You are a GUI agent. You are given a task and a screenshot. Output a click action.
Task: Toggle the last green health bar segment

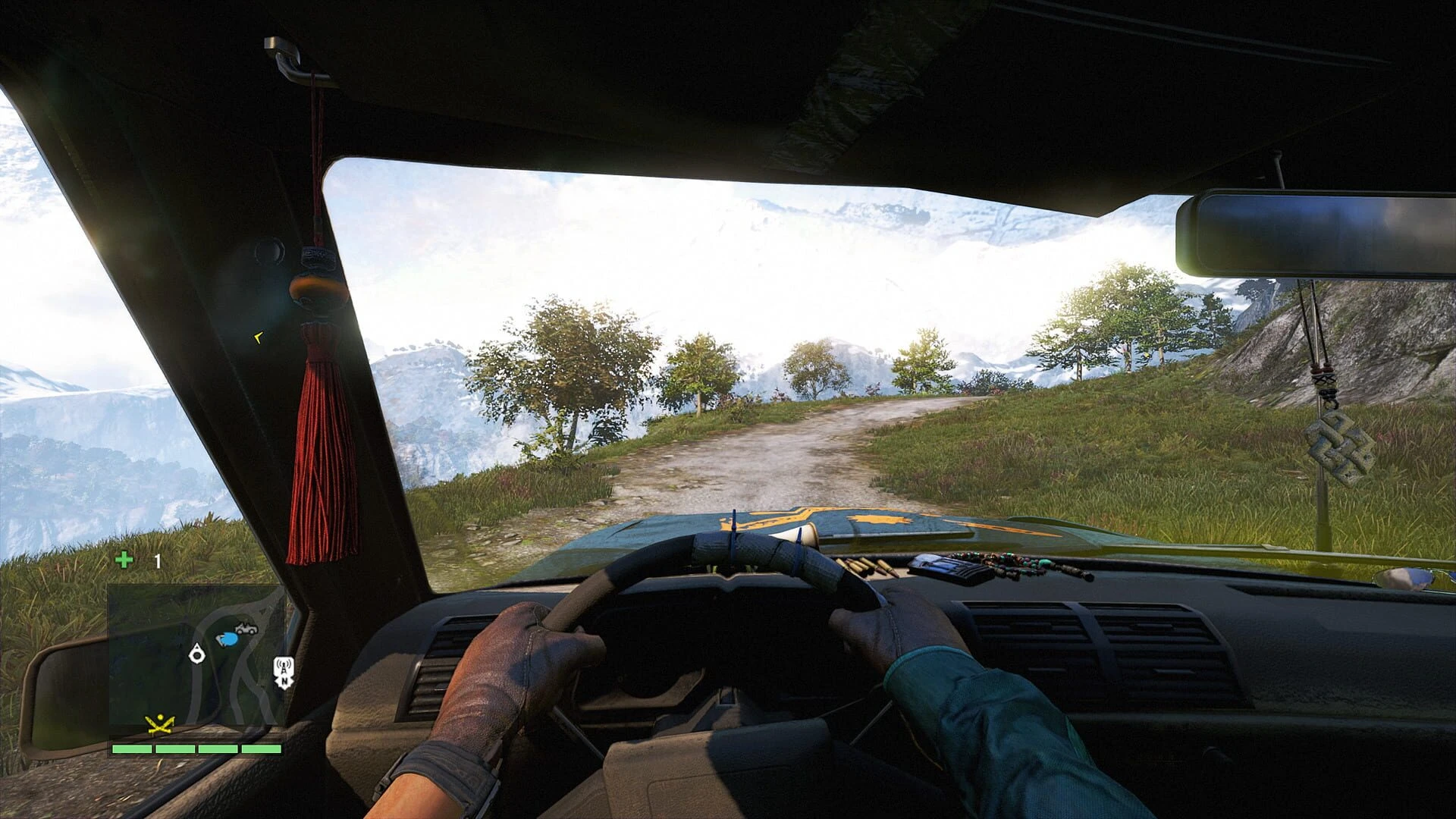(262, 750)
